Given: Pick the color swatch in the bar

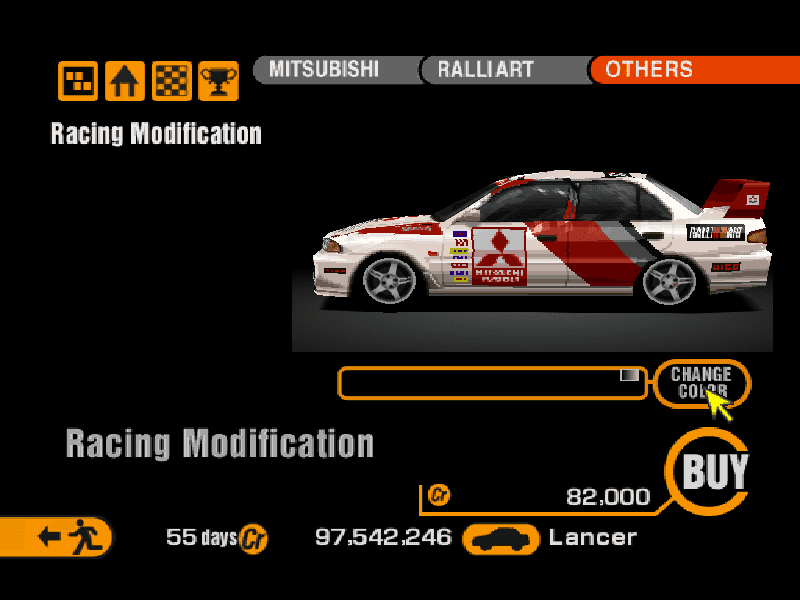Looking at the screenshot, I should (629, 375).
